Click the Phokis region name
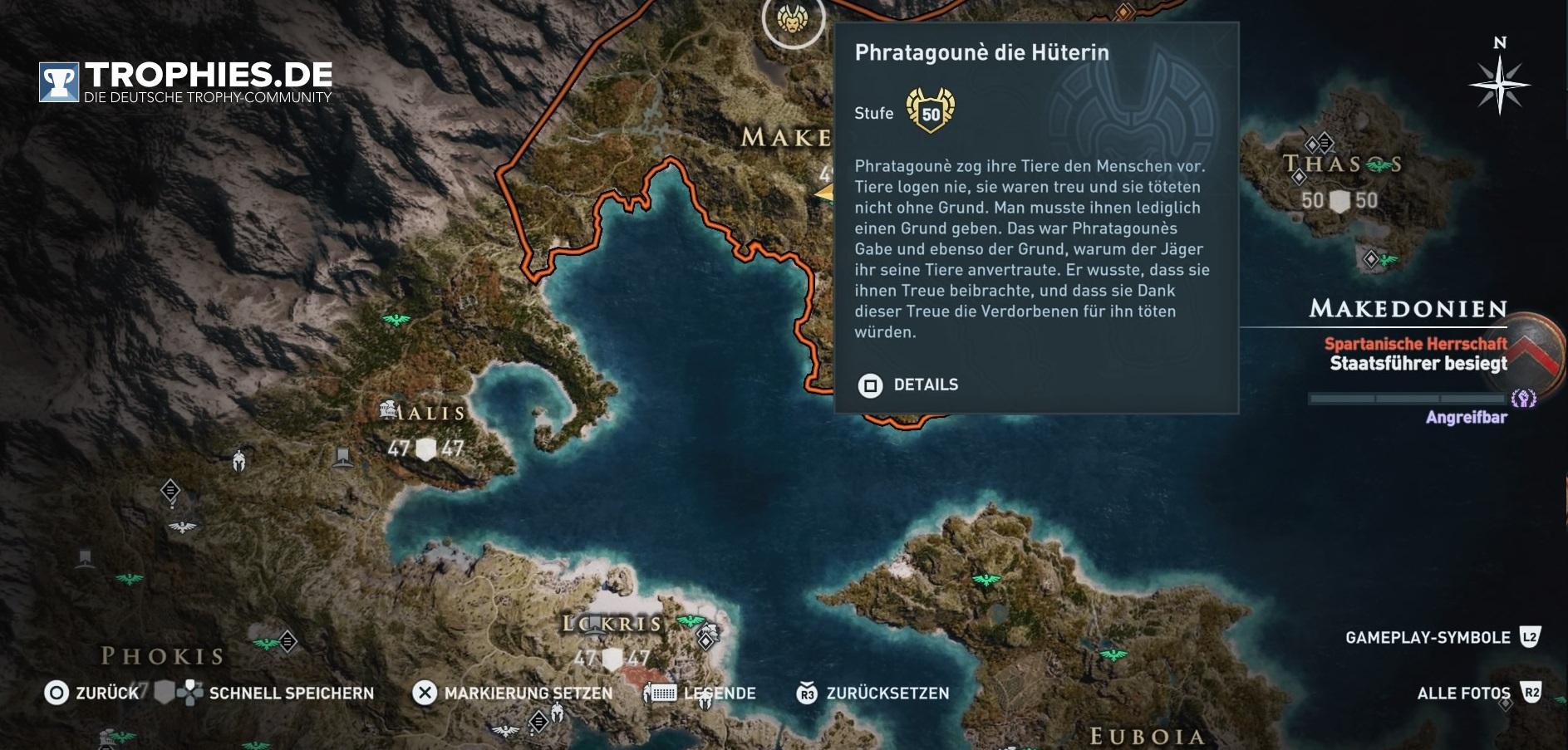Viewport: 1568px width, 750px height. [x=163, y=656]
